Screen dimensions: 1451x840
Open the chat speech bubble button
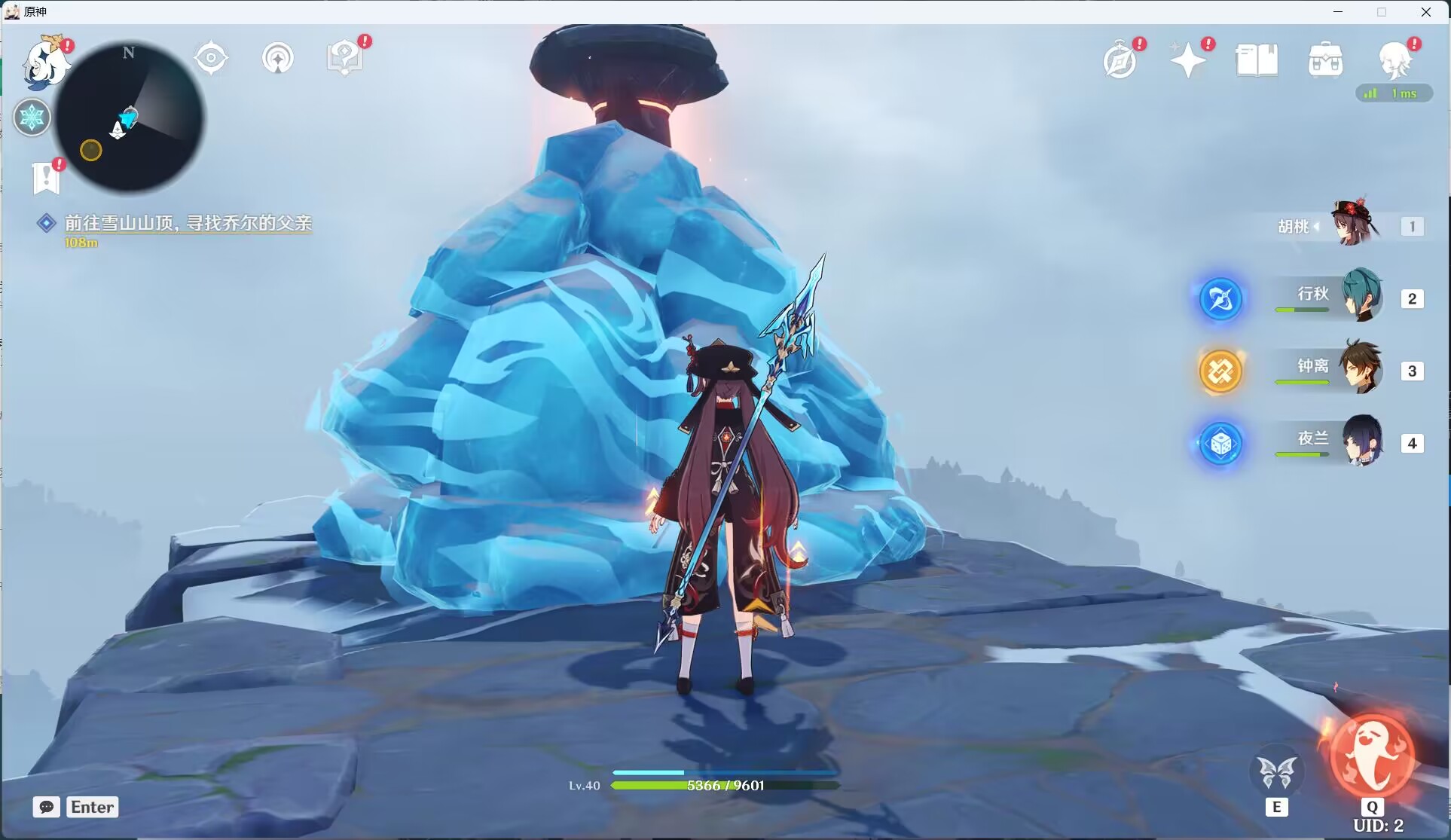pyautogui.click(x=47, y=807)
